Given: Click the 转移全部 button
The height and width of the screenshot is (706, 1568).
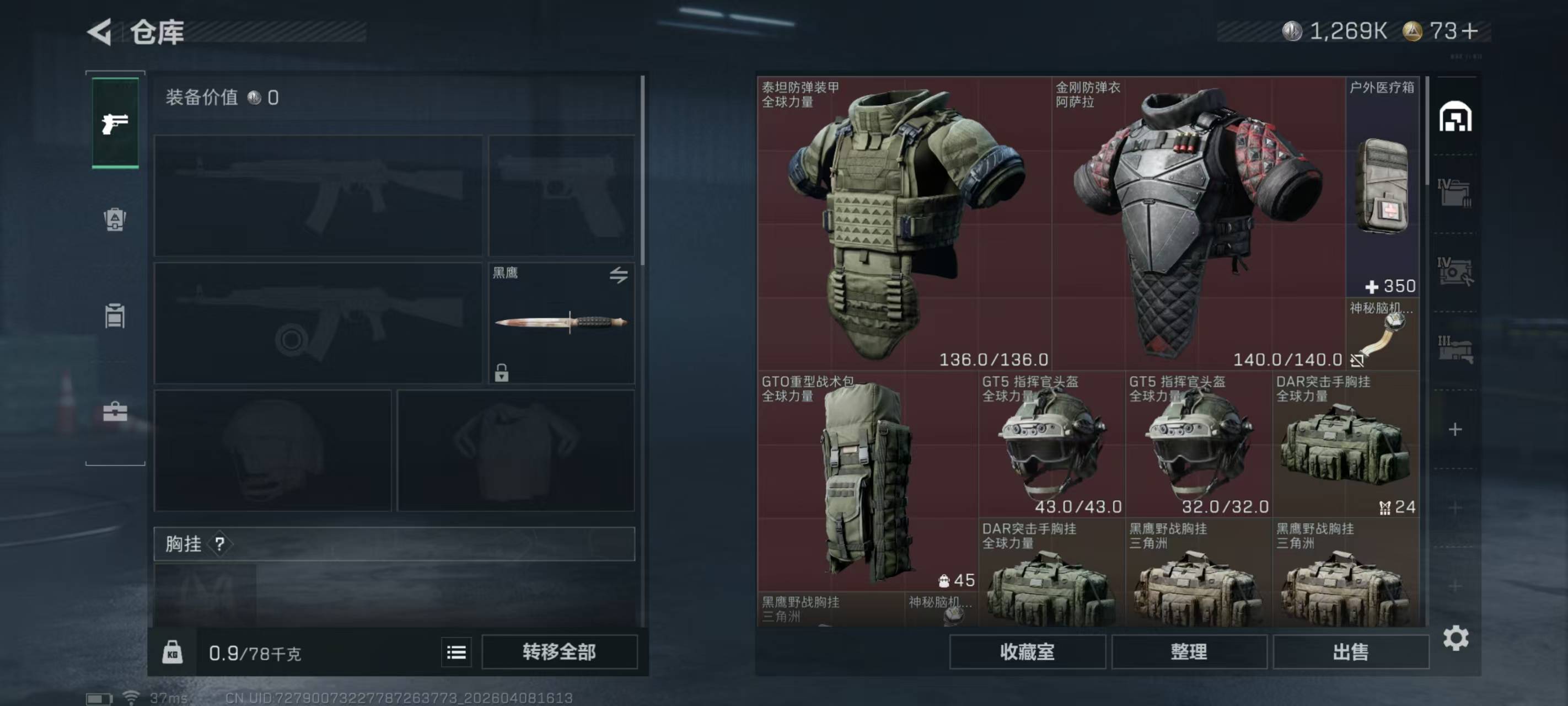Looking at the screenshot, I should coord(559,652).
